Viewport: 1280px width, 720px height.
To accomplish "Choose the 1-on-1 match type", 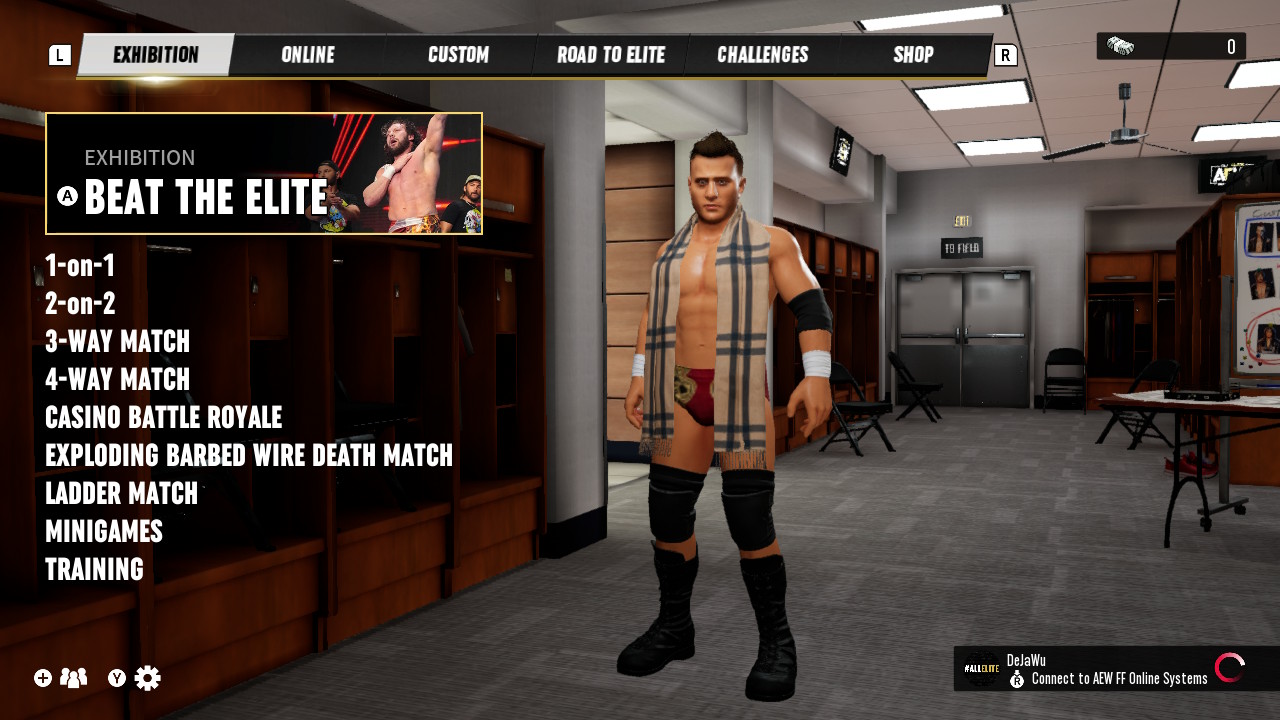I will pyautogui.click(x=80, y=266).
